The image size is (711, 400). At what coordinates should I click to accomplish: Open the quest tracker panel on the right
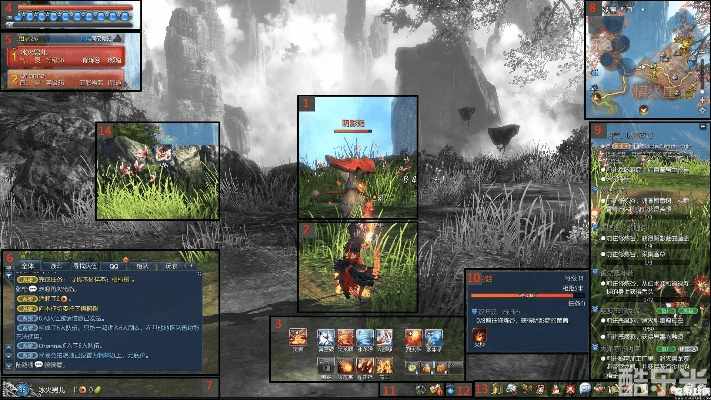point(650,250)
